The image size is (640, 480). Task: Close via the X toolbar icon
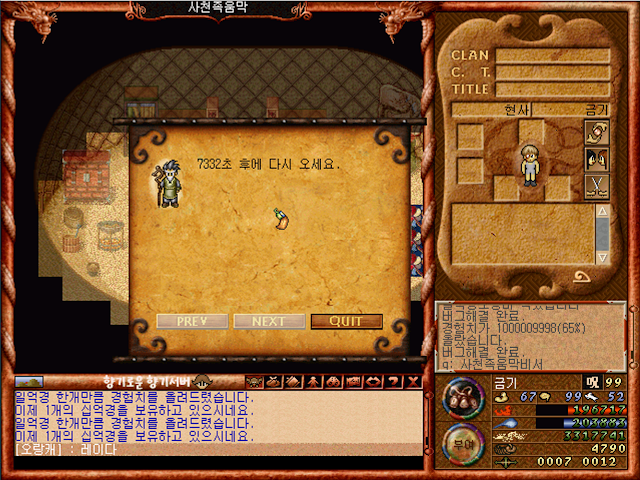point(413,381)
